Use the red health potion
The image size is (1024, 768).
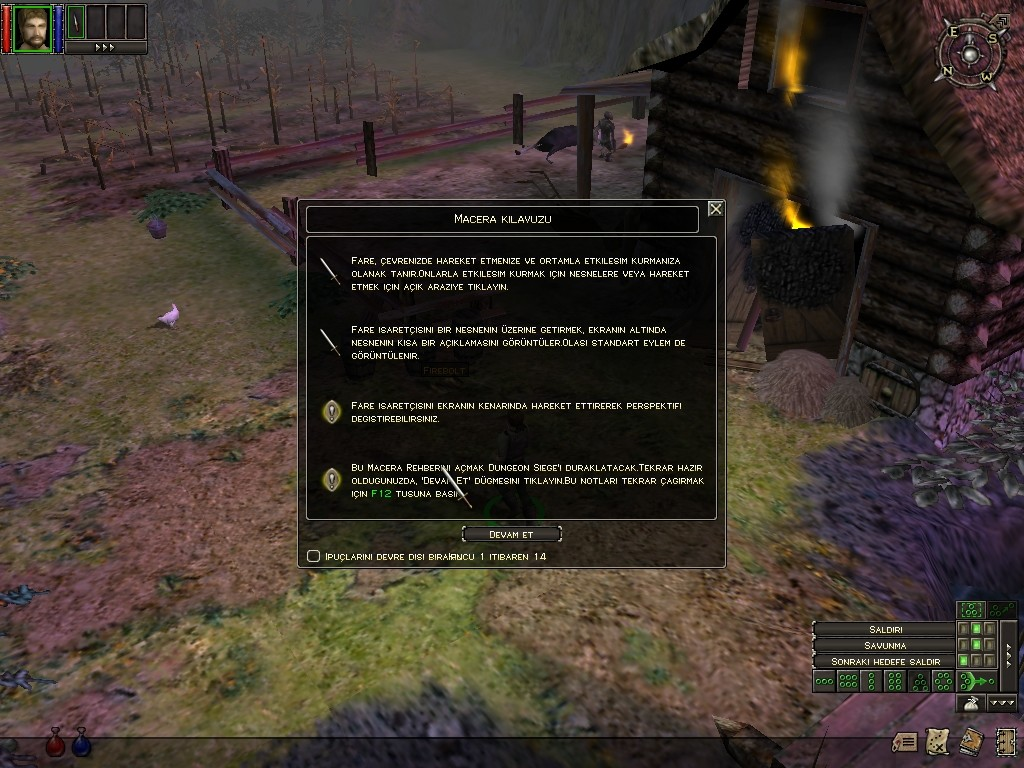coord(56,742)
